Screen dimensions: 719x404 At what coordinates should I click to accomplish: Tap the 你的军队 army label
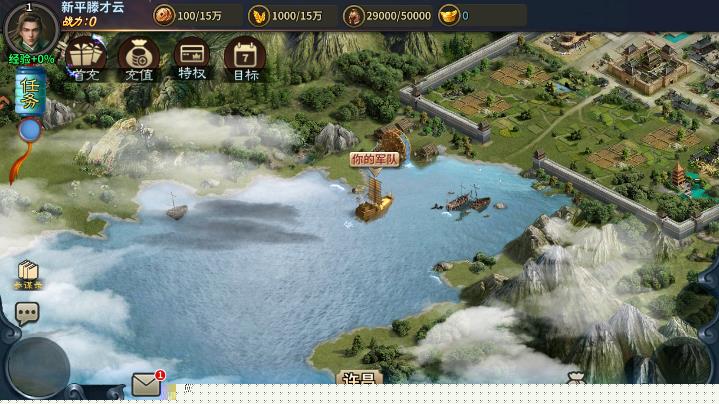375,159
